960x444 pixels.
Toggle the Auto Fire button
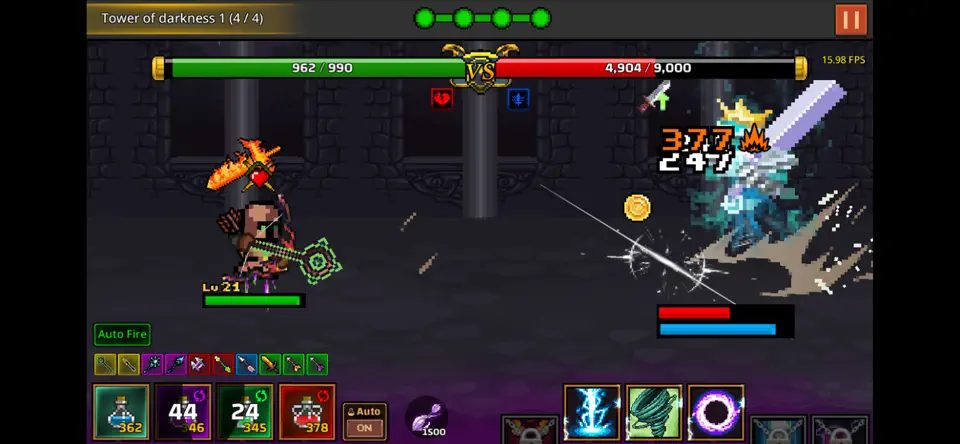pos(123,334)
